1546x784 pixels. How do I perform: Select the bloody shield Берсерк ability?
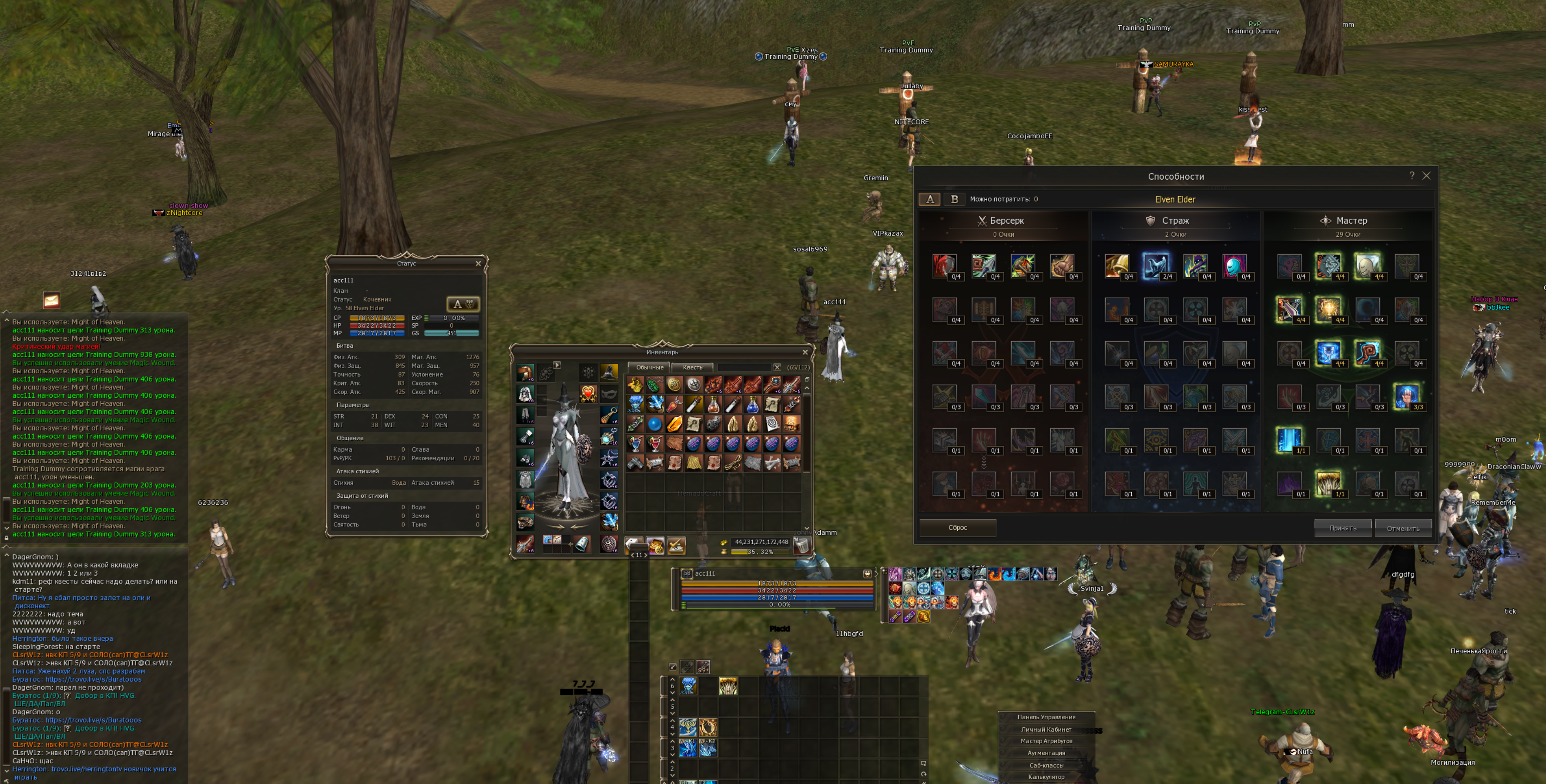pyautogui.click(x=944, y=266)
